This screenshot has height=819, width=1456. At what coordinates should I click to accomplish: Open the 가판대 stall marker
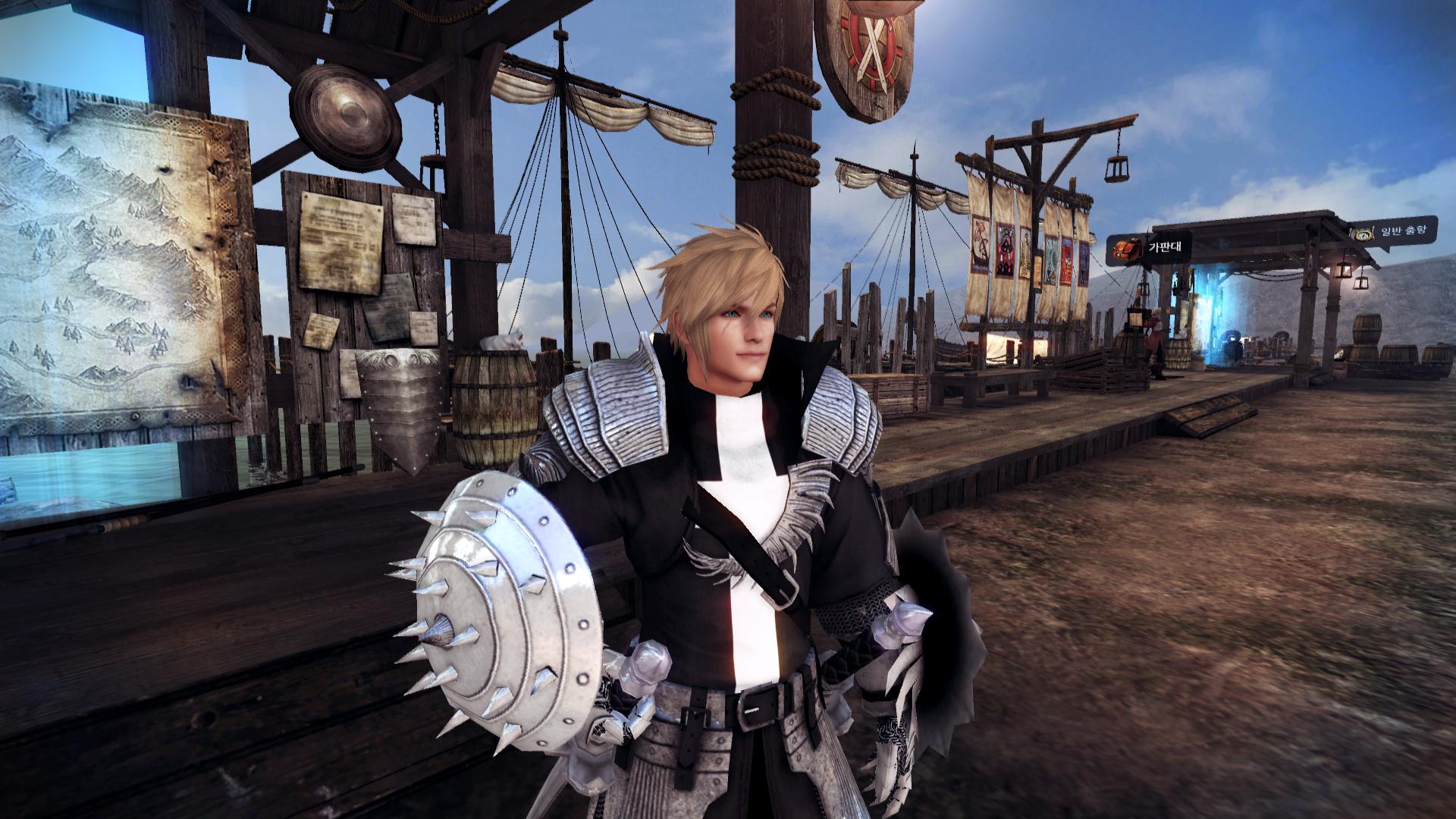pos(1139,248)
